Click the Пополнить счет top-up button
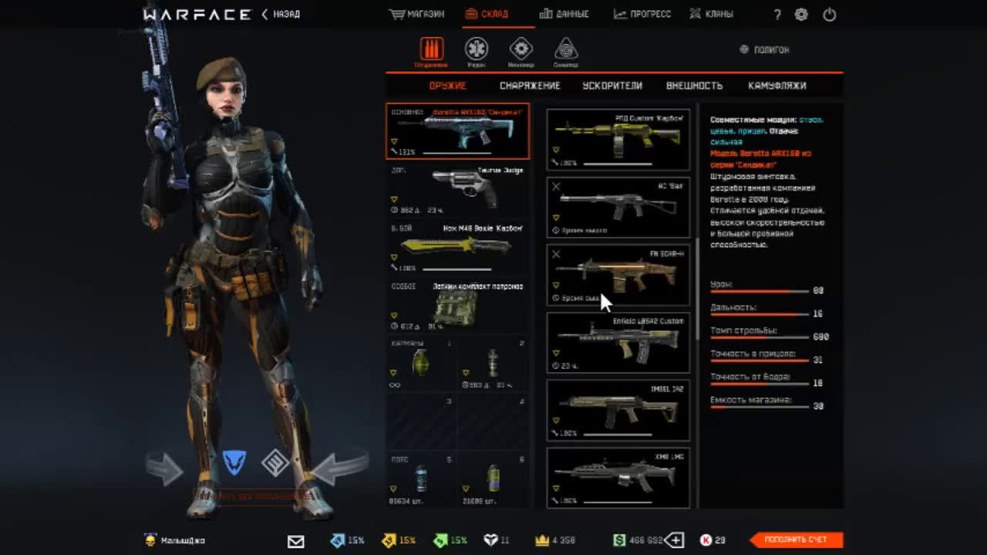 (x=796, y=540)
